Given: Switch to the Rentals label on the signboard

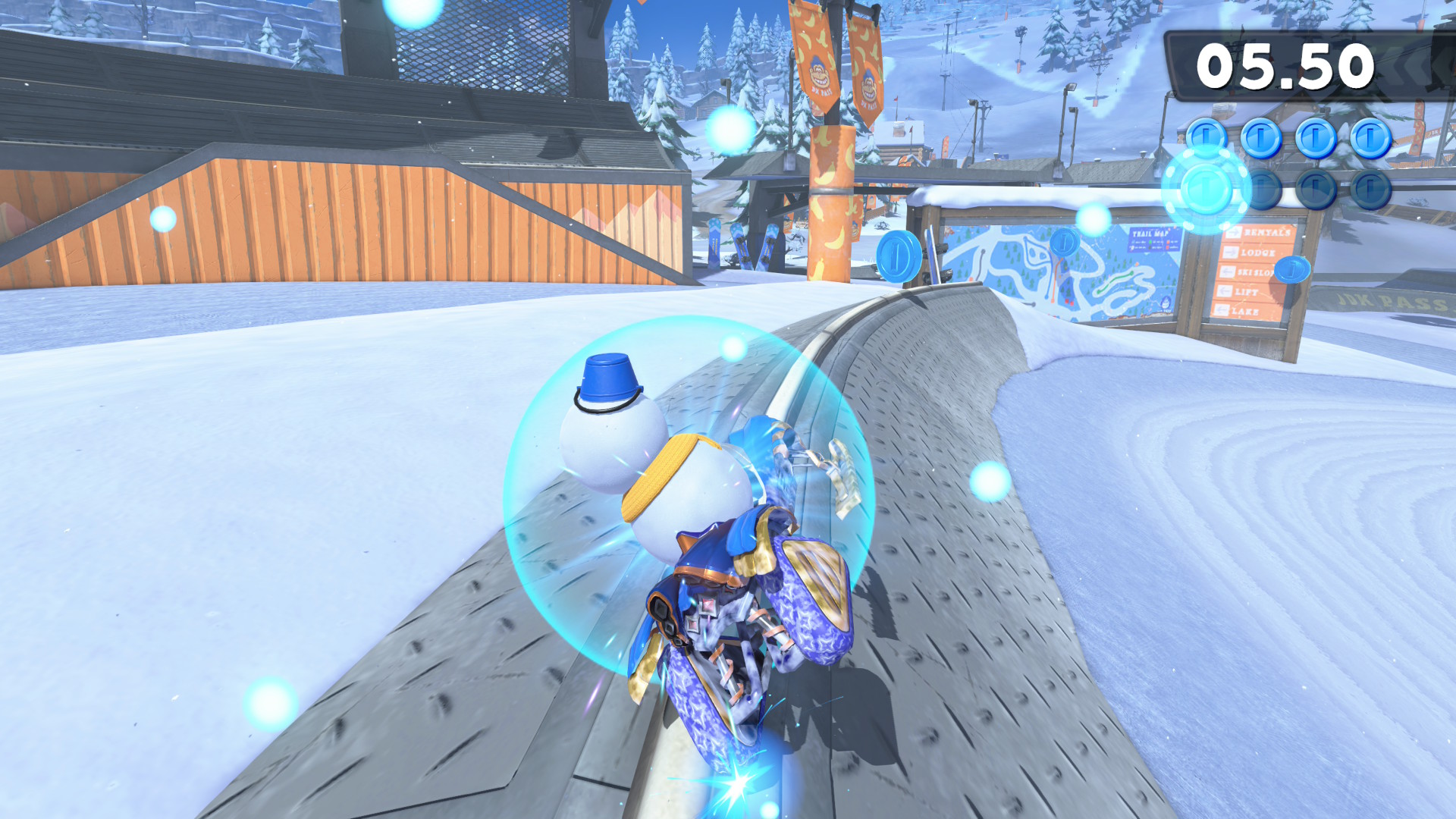Looking at the screenshot, I should click(x=1266, y=234).
